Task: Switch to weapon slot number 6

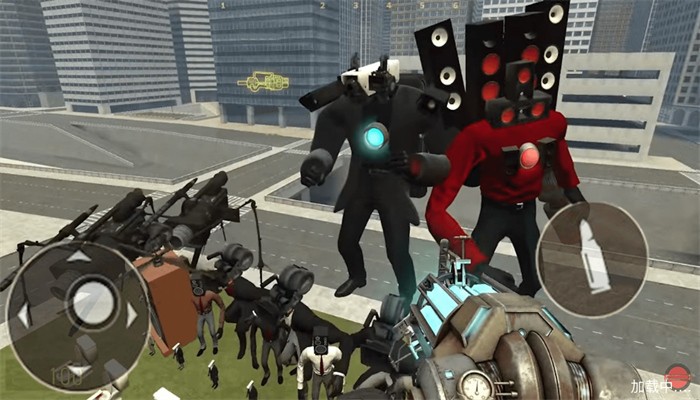Action: pos(454,6)
